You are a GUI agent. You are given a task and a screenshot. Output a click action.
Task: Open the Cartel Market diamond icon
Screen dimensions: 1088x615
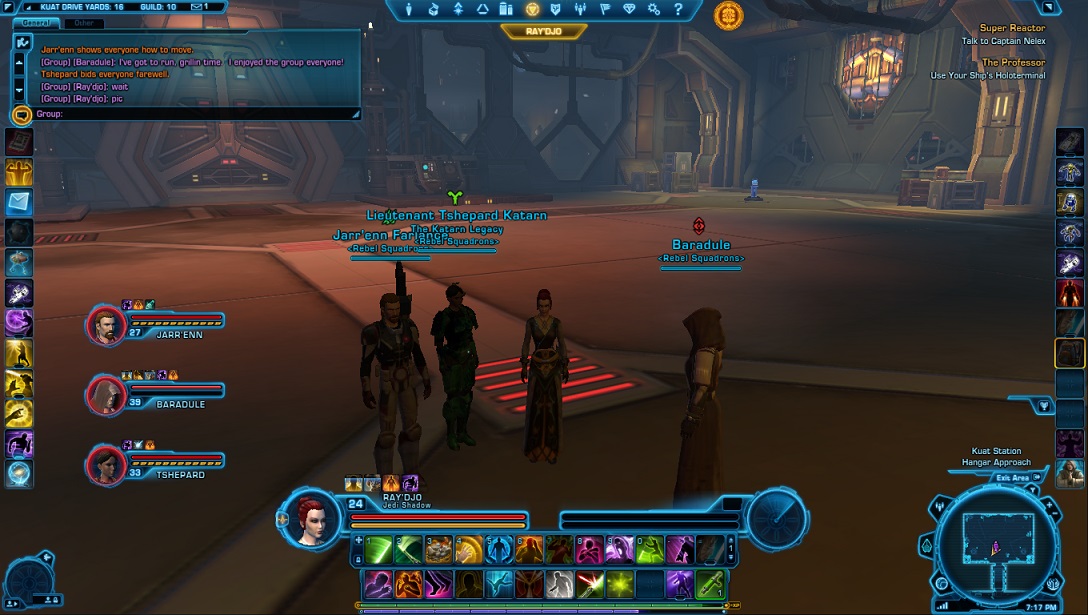coord(628,10)
